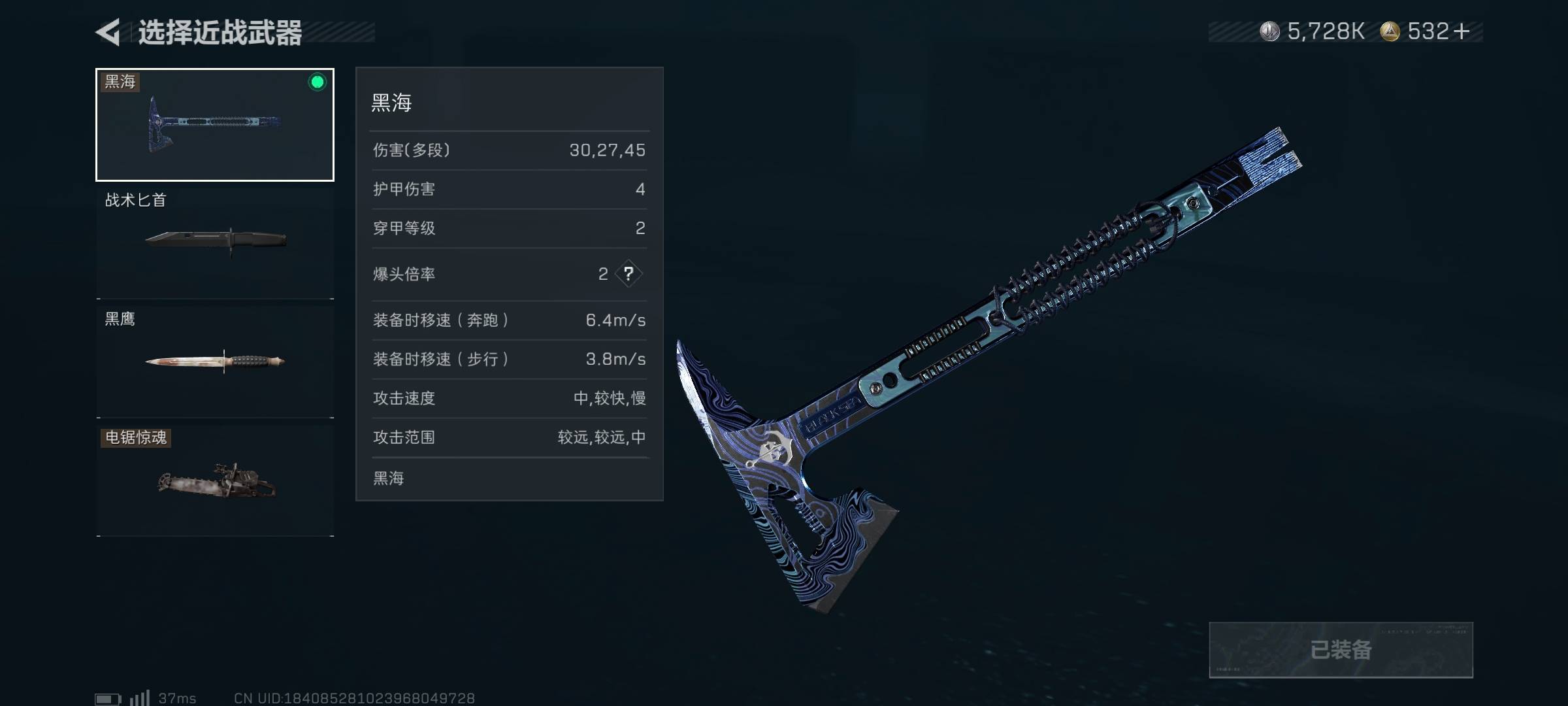Click the 已装备 equipped button

click(x=1341, y=650)
